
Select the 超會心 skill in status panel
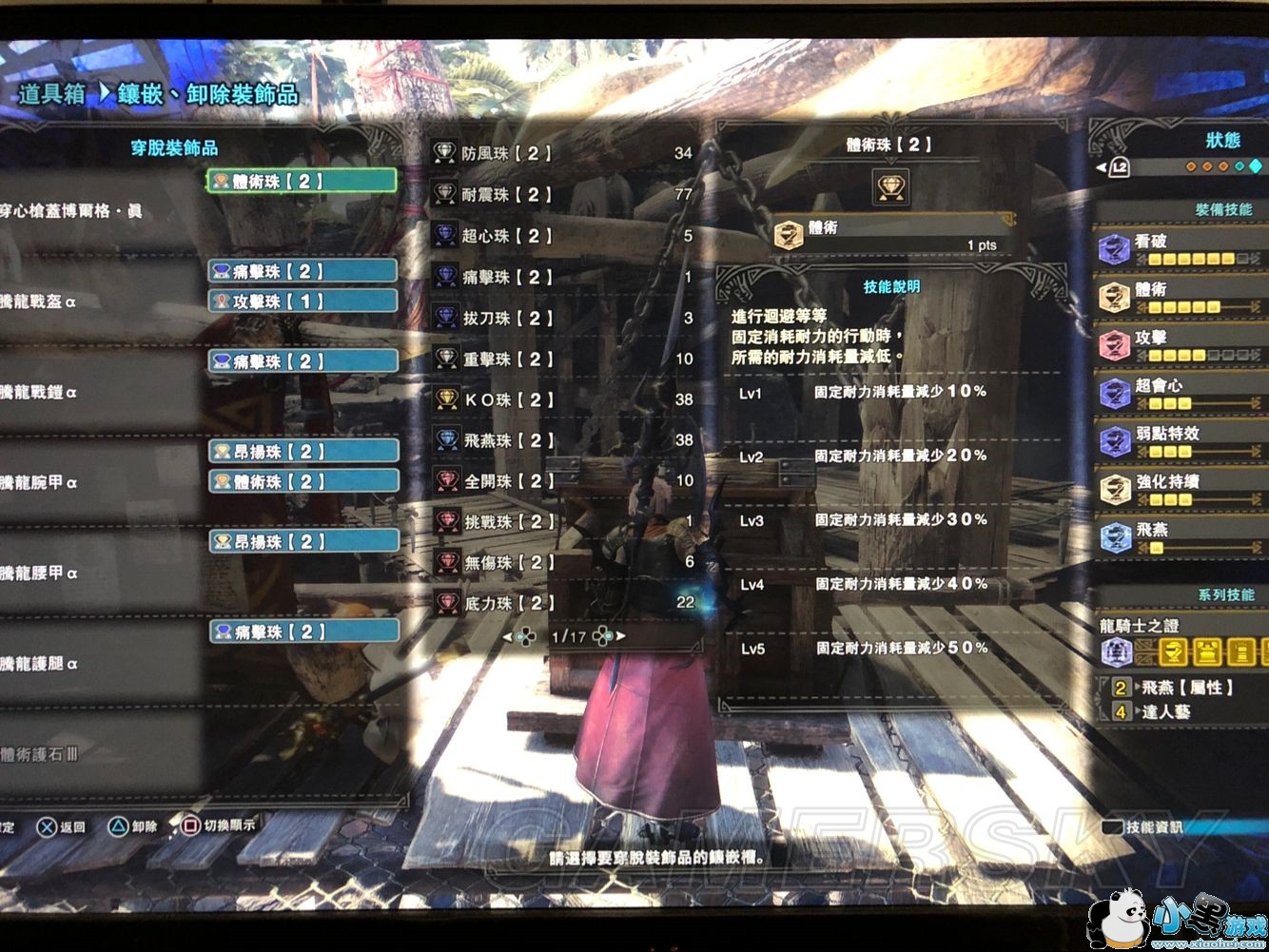[1180, 393]
